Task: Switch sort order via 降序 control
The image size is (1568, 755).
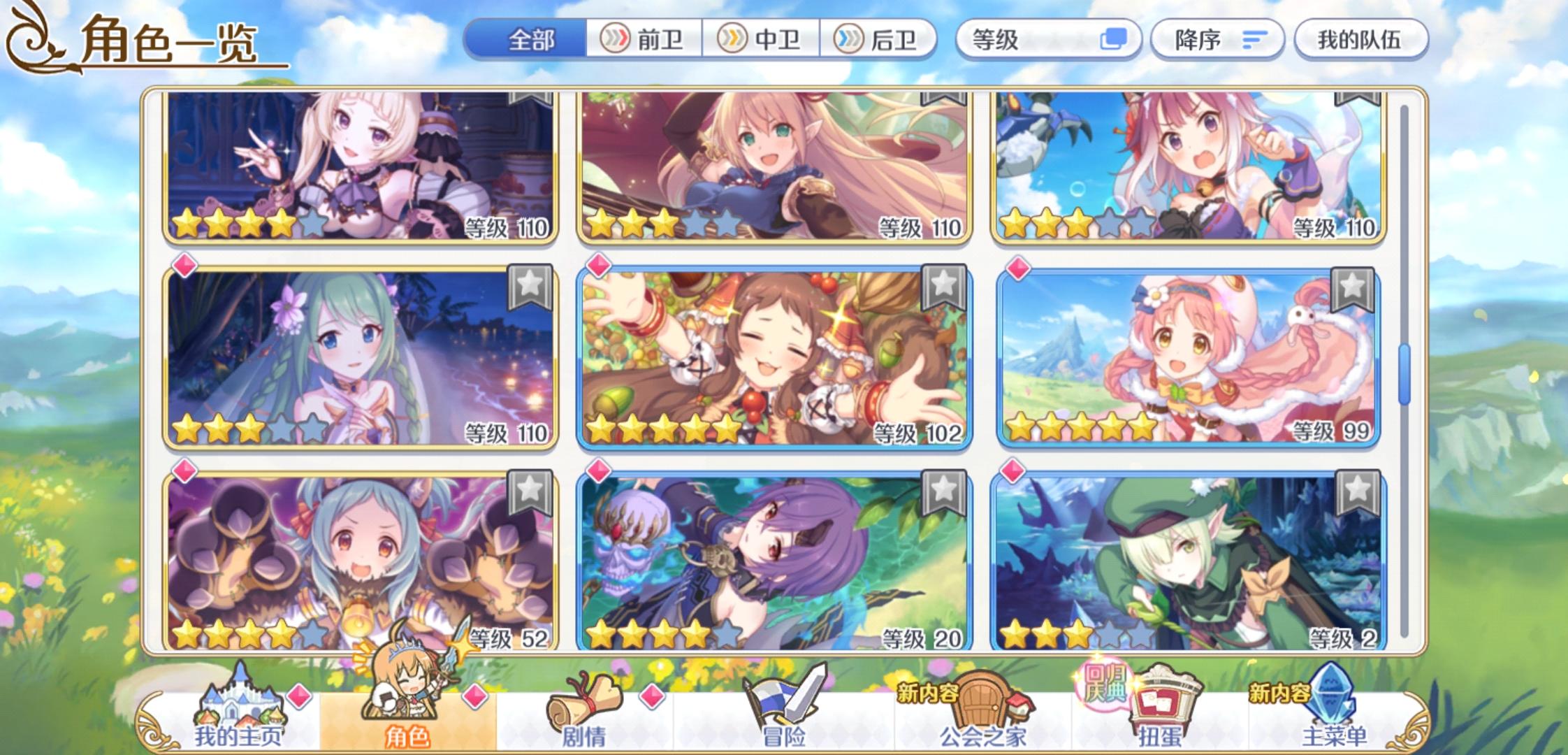Action: 1216,40
